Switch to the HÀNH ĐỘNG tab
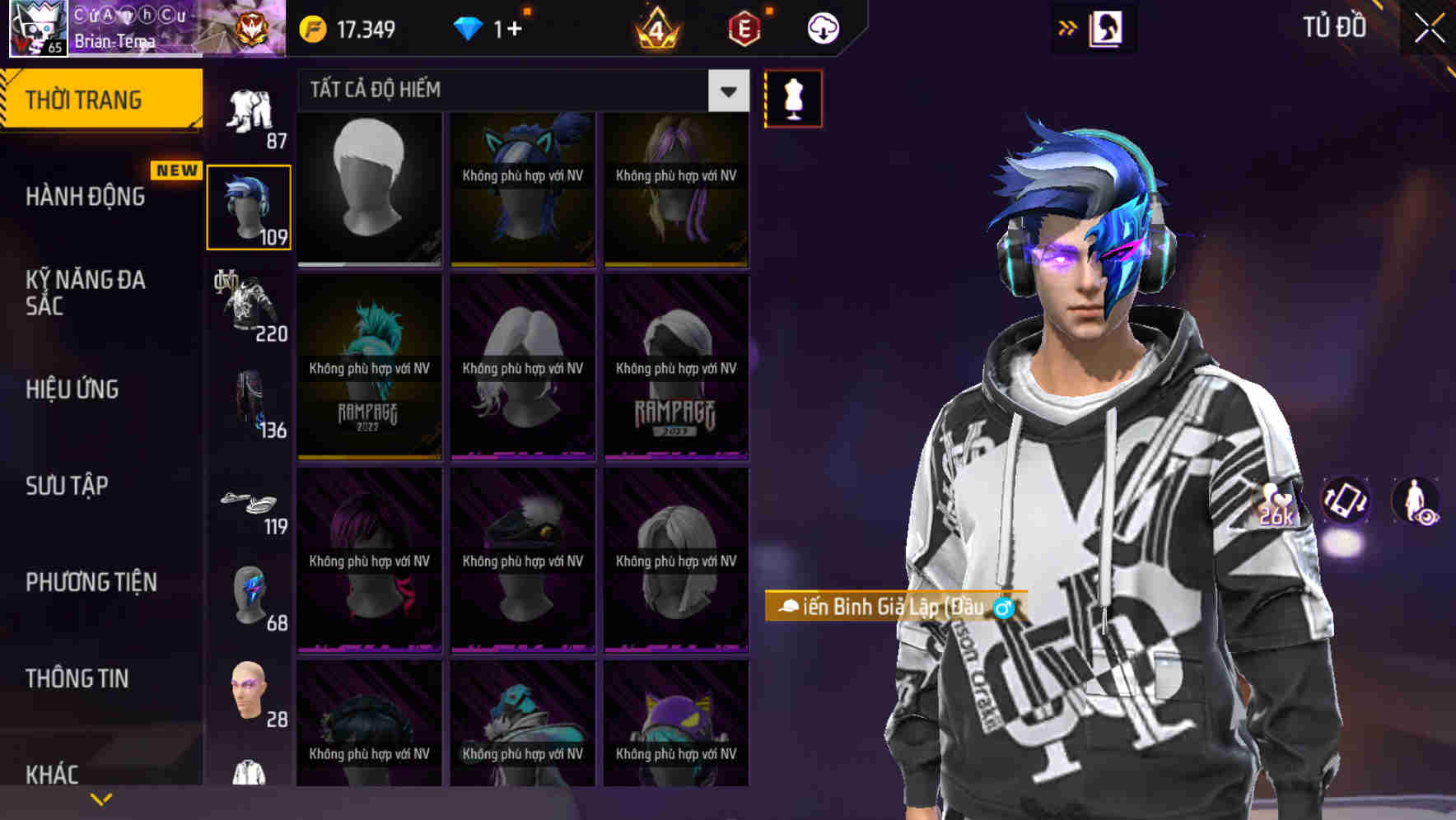 click(86, 196)
